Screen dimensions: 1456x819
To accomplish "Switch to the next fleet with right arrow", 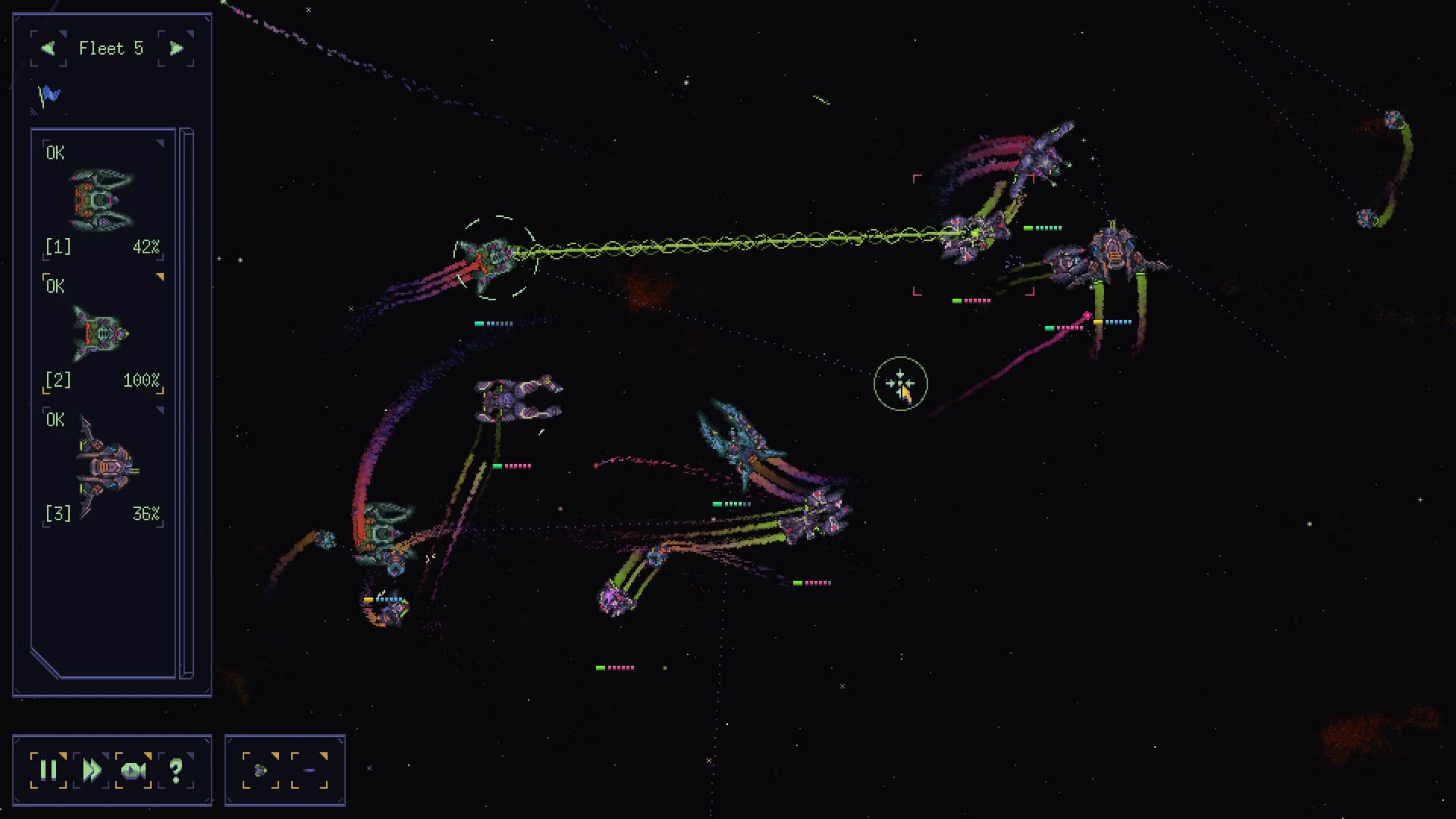I will (x=176, y=48).
